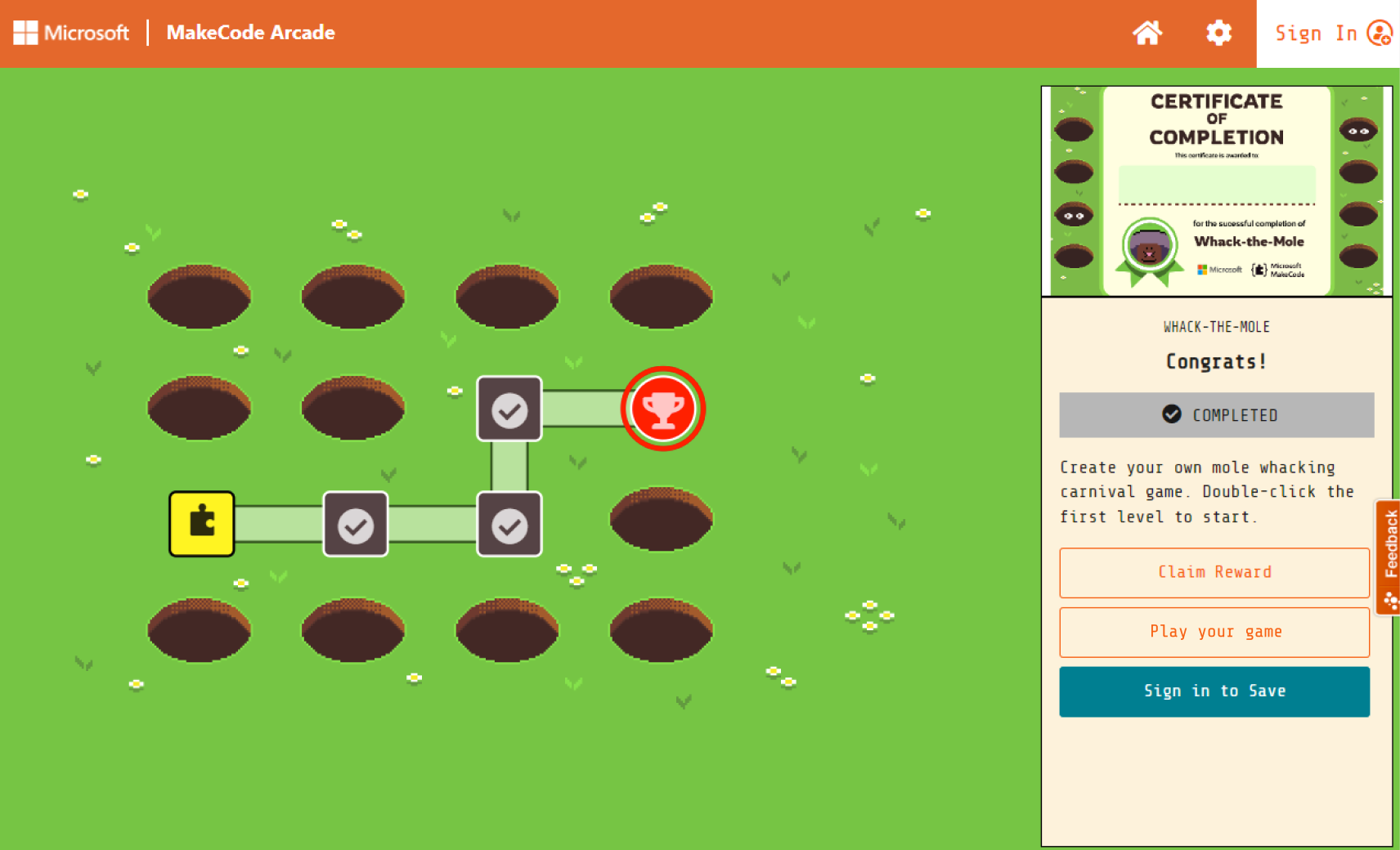Select the middle completed checkmark node
The height and width of the screenshot is (850, 1400).
pyautogui.click(x=509, y=525)
